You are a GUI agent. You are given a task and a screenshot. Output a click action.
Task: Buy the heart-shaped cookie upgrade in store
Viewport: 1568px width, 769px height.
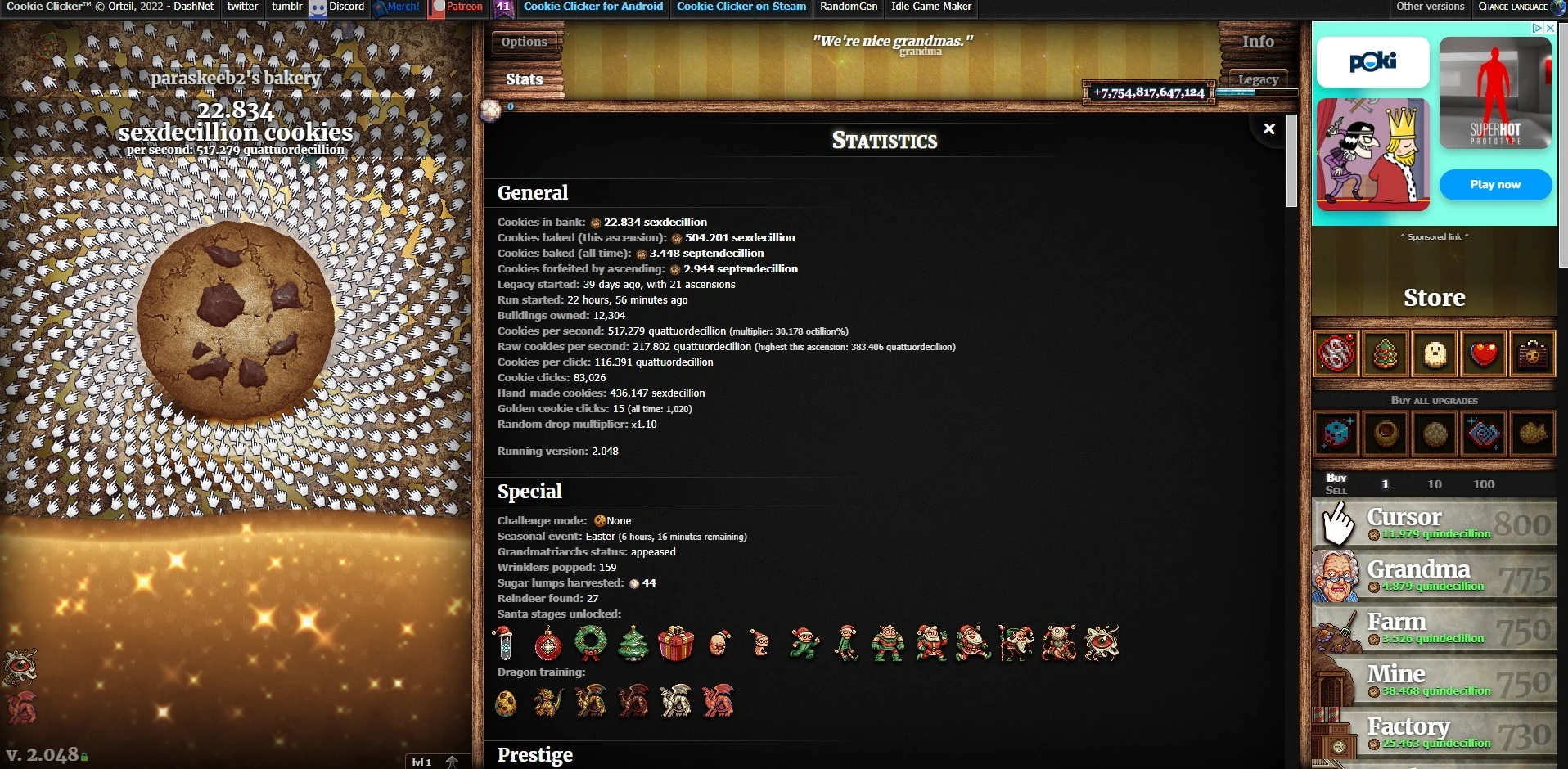pos(1482,354)
